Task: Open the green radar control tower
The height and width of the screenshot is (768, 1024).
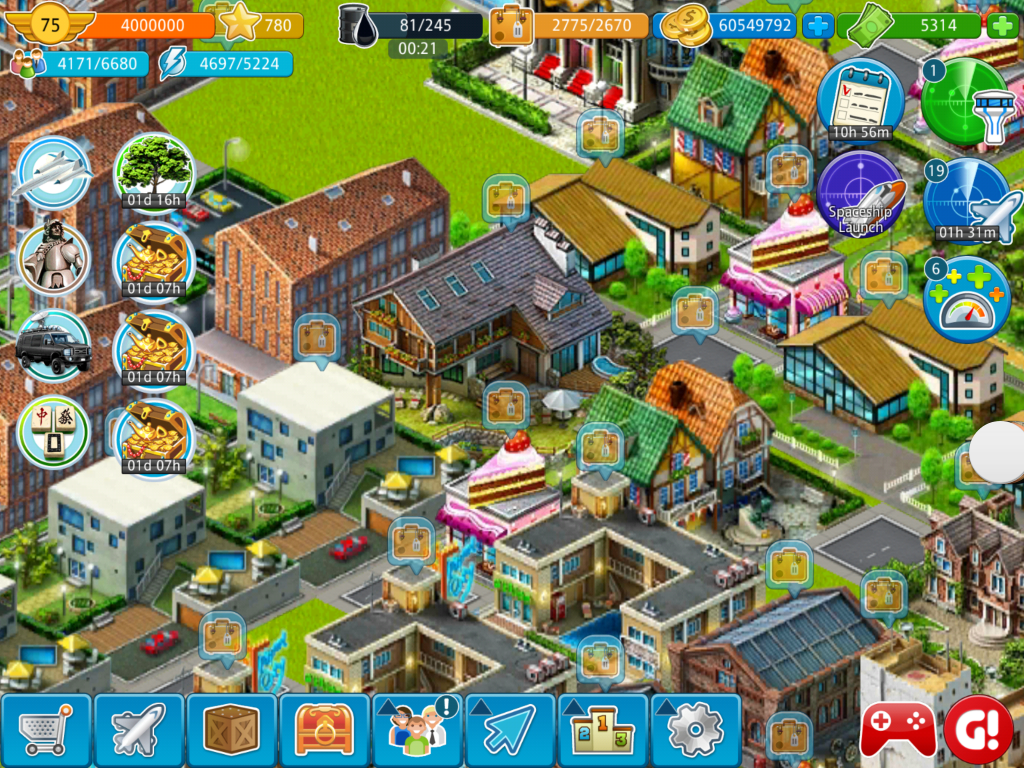Action: pyautogui.click(x=965, y=102)
